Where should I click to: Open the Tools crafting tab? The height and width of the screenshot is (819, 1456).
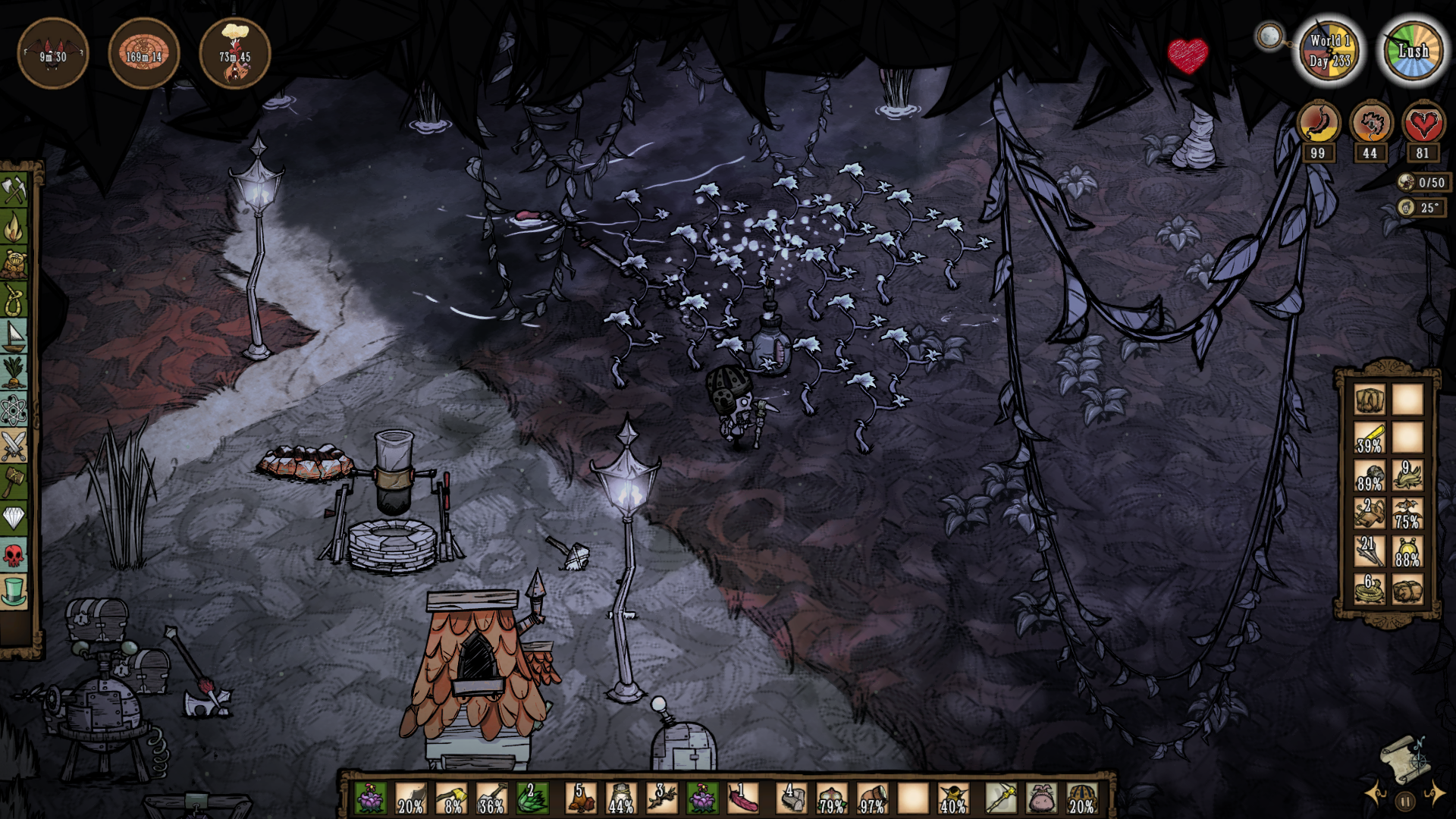click(x=14, y=190)
